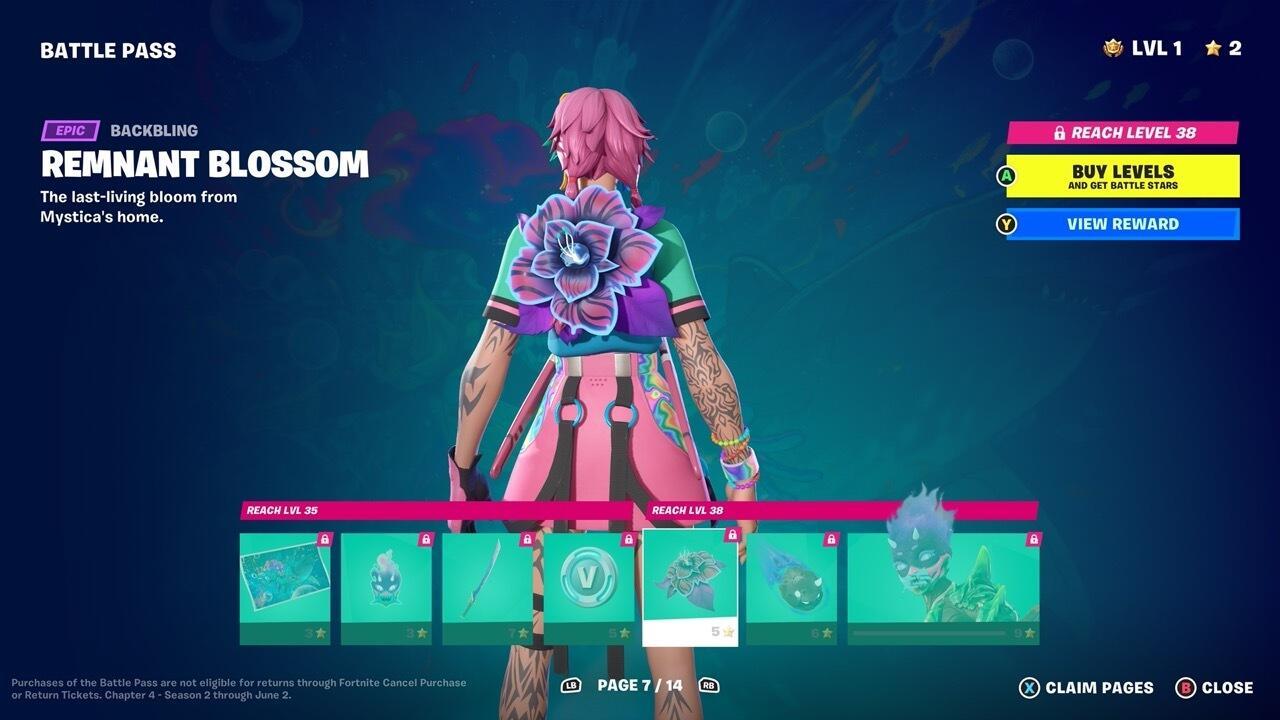This screenshot has height=720, width=1280.
Task: Open View Reward
Action: (x=1122, y=224)
